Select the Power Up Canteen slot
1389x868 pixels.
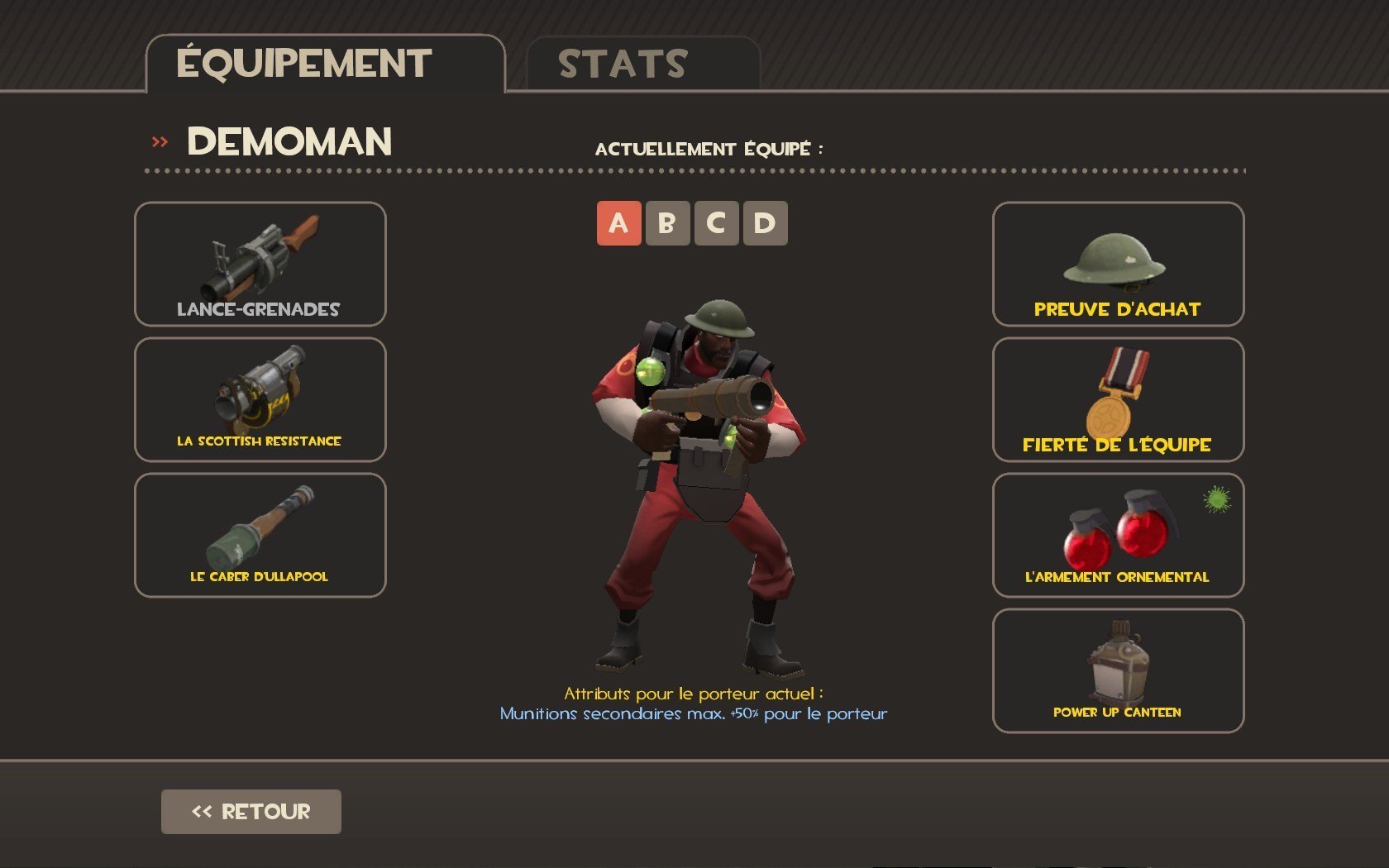coord(1118,670)
